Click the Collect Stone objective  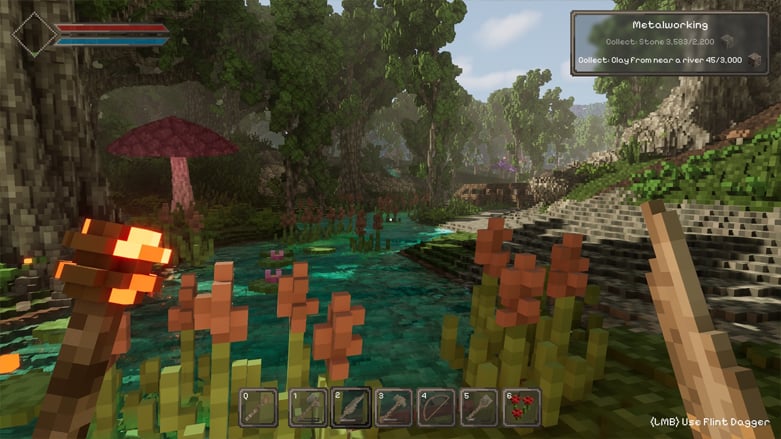[x=662, y=42]
